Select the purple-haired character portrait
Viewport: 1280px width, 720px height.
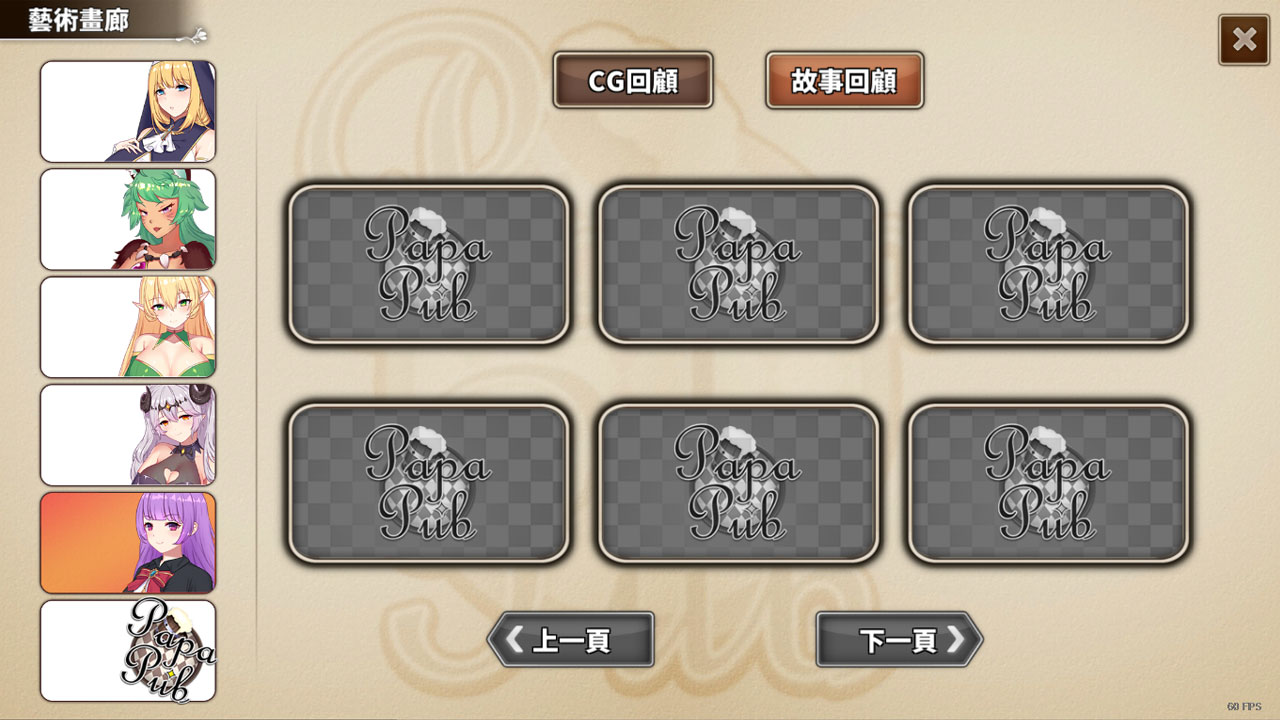[x=128, y=543]
